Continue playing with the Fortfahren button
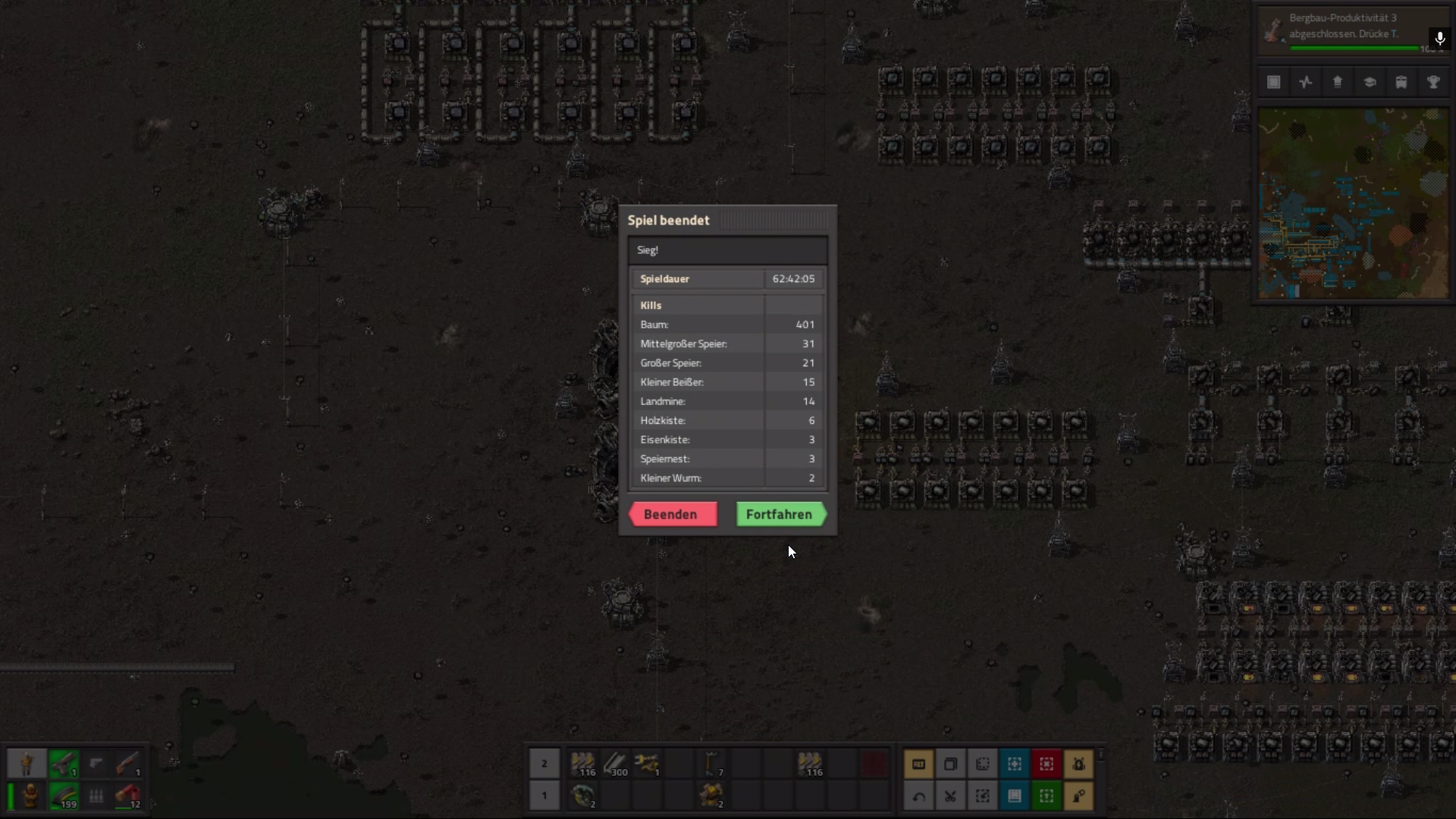The width and height of the screenshot is (1456, 819). 780,514
